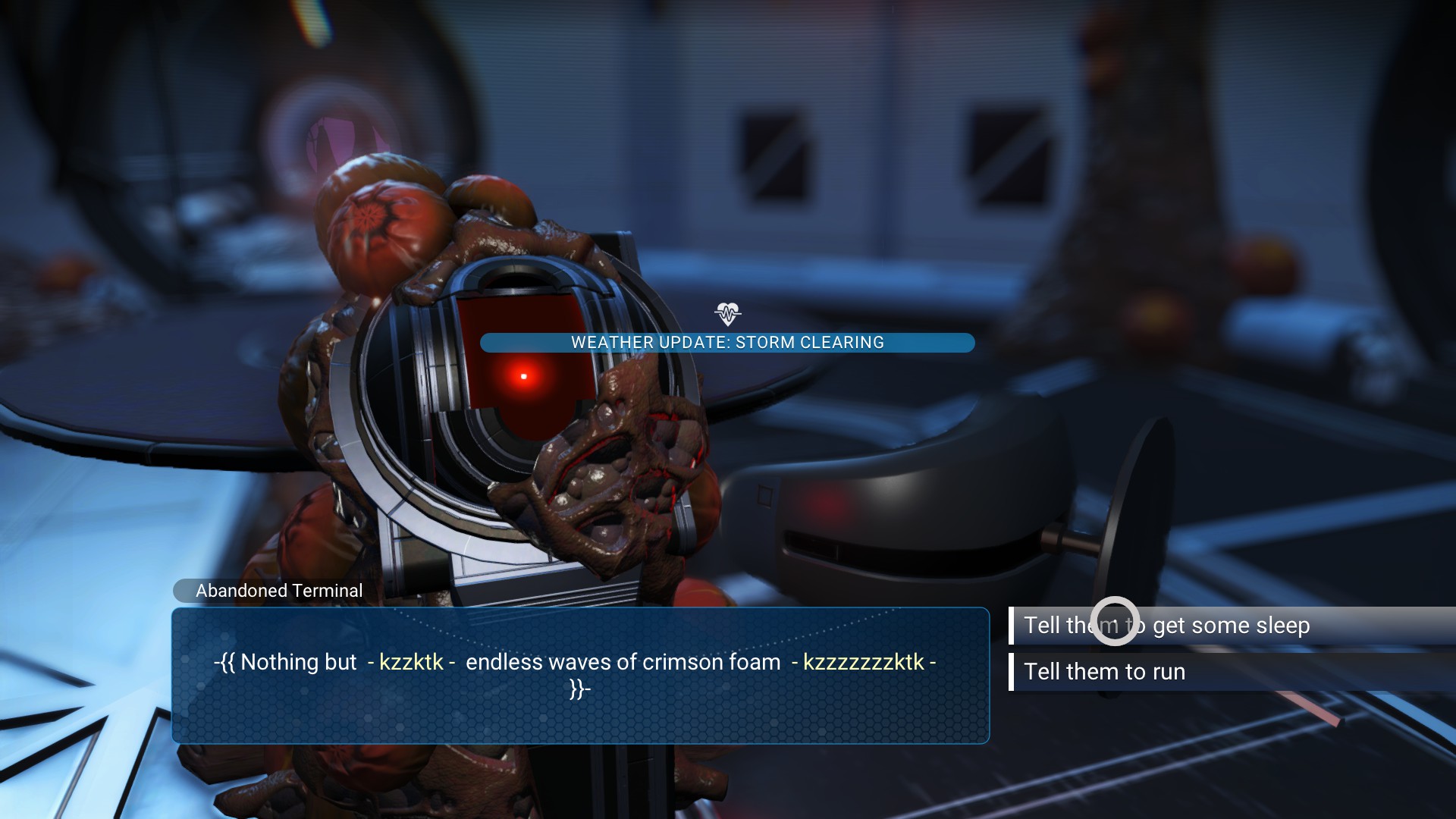This screenshot has height=819, width=1456.
Task: Select the "Tell them to run" reply
Action: coord(1104,672)
